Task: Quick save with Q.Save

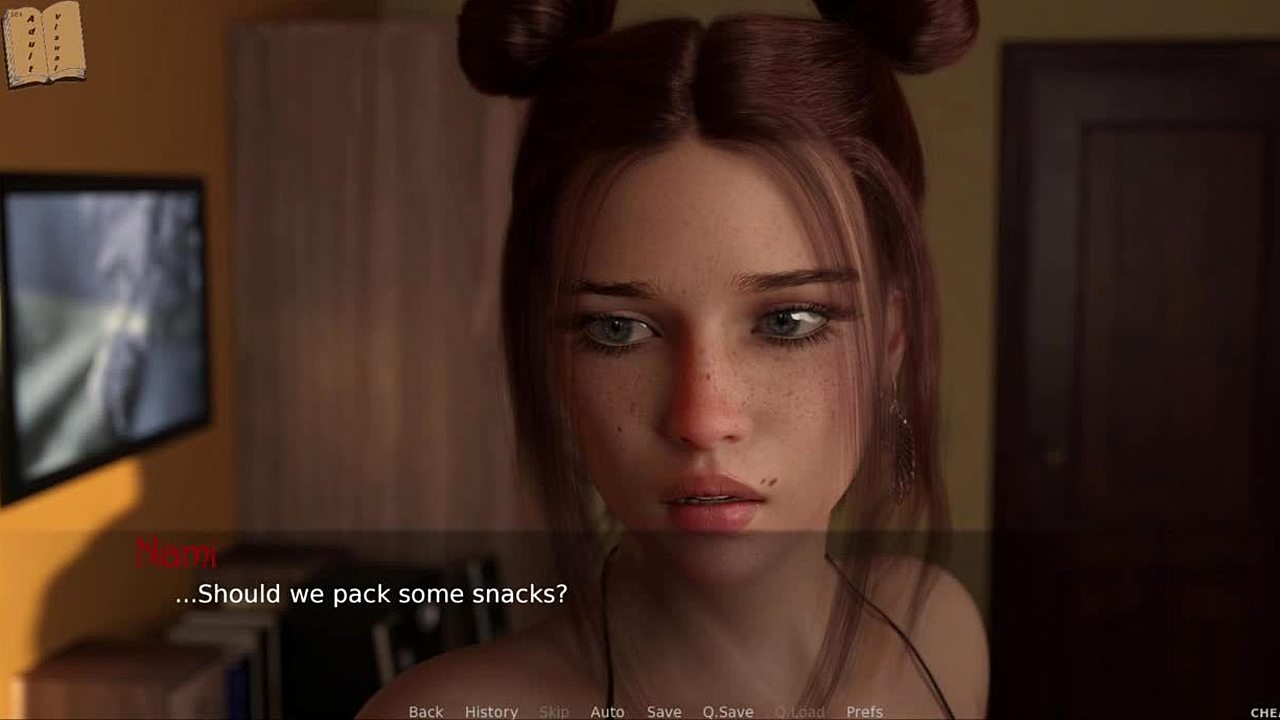Action: coord(727,712)
